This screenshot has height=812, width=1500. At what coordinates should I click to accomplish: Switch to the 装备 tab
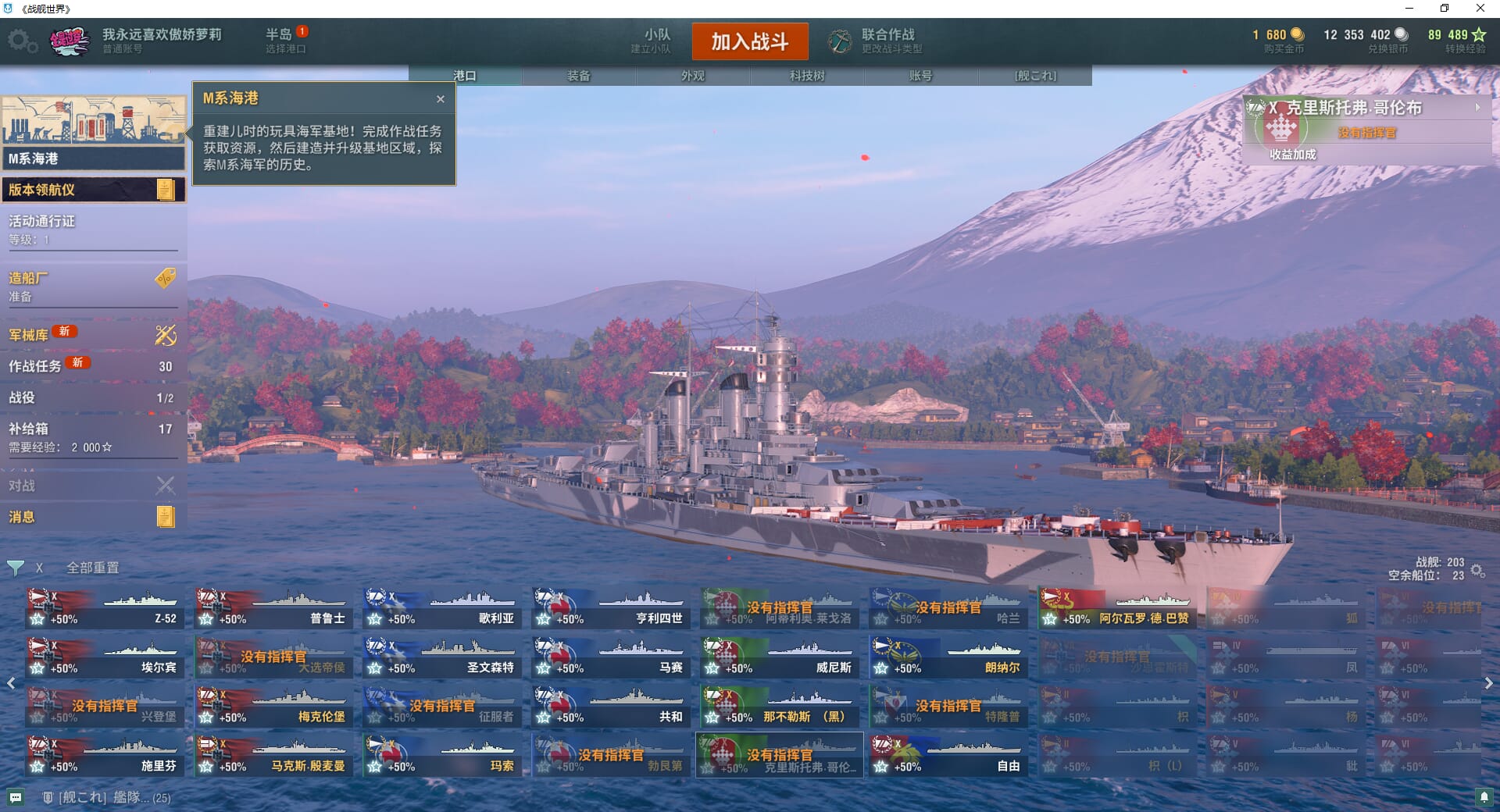[x=579, y=76]
